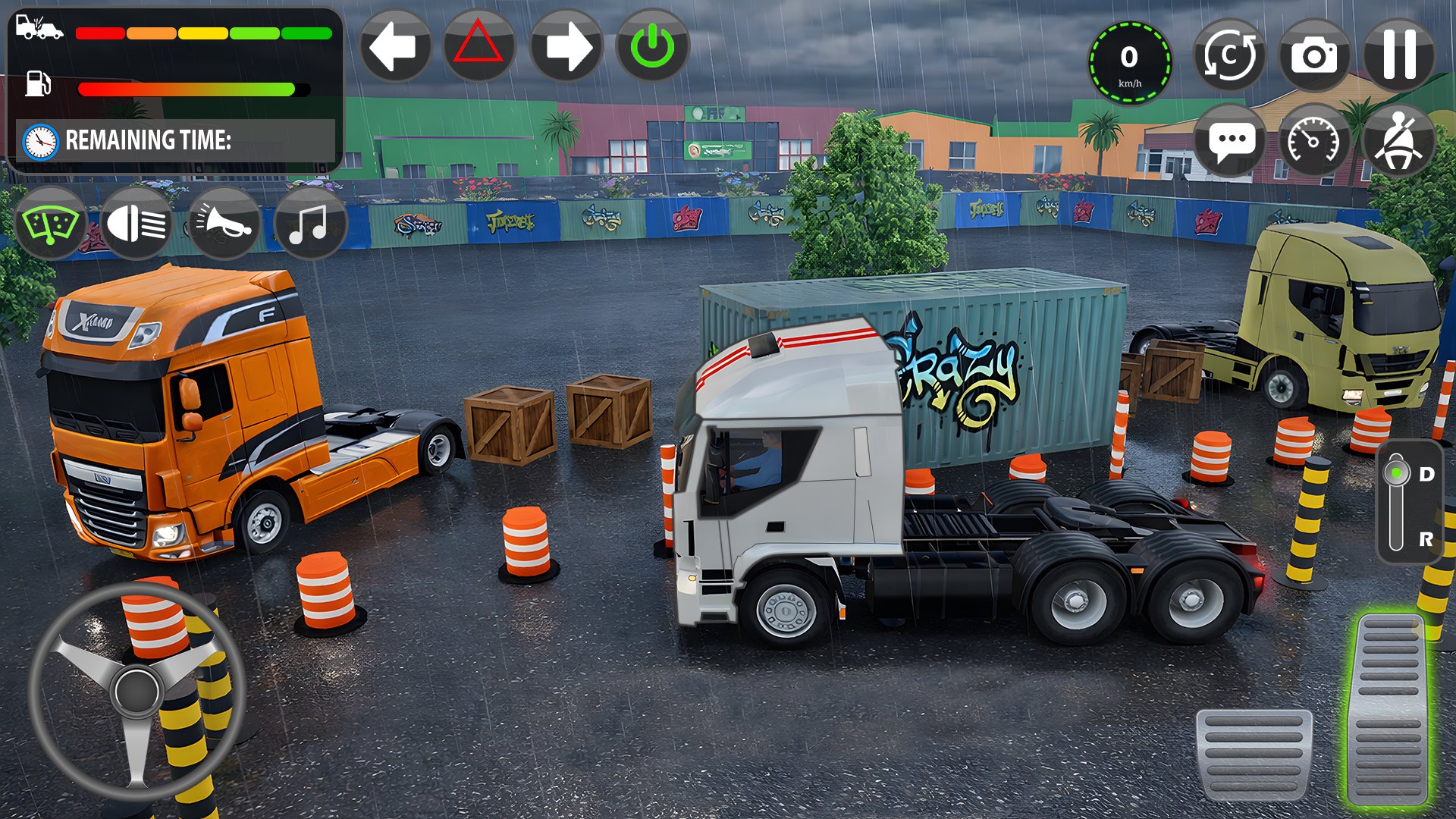Screen dimensions: 1456x819
Task: Open the chat speech bubble
Action: pyautogui.click(x=1228, y=141)
